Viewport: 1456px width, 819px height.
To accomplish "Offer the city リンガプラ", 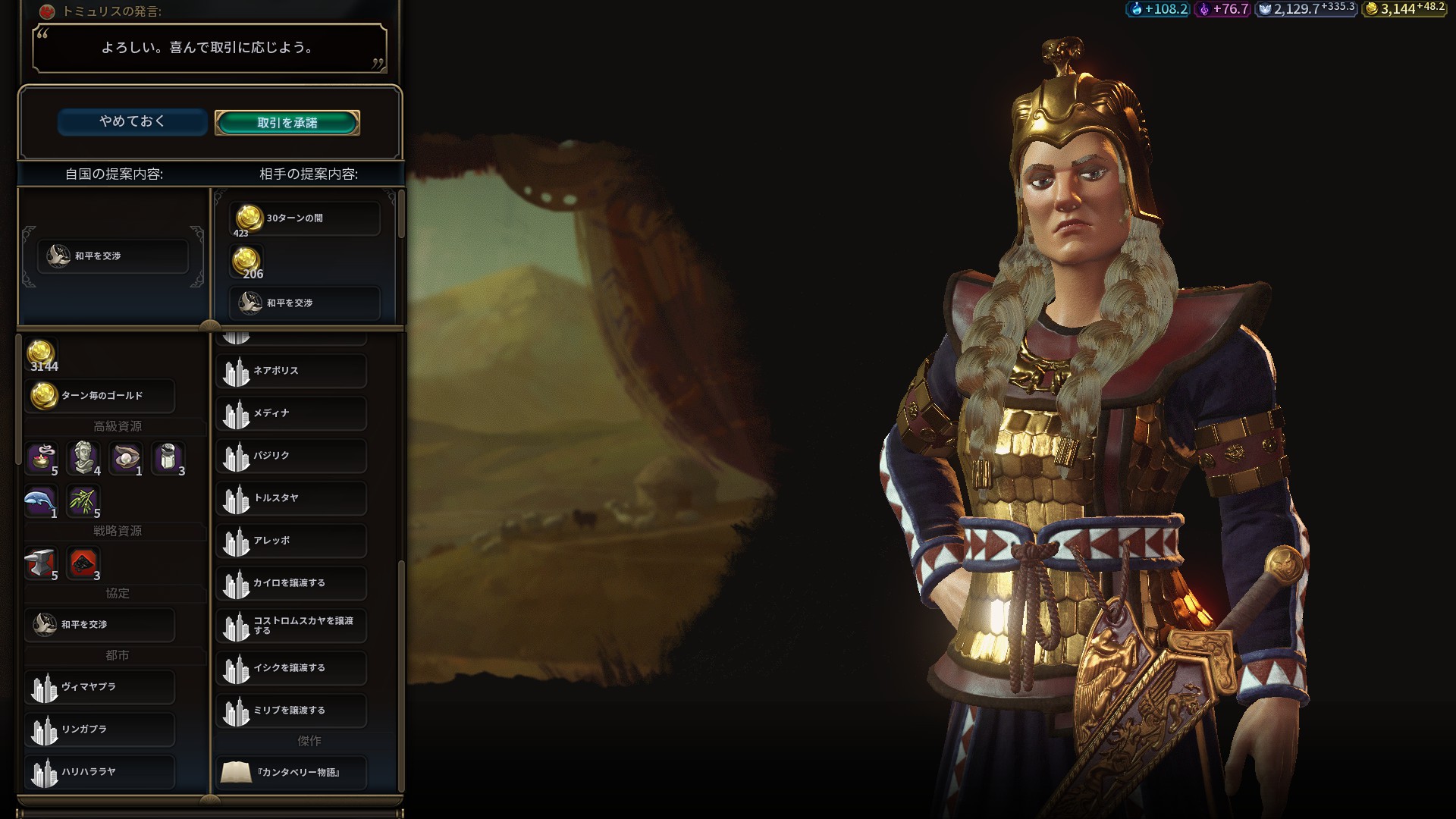I will click(100, 730).
